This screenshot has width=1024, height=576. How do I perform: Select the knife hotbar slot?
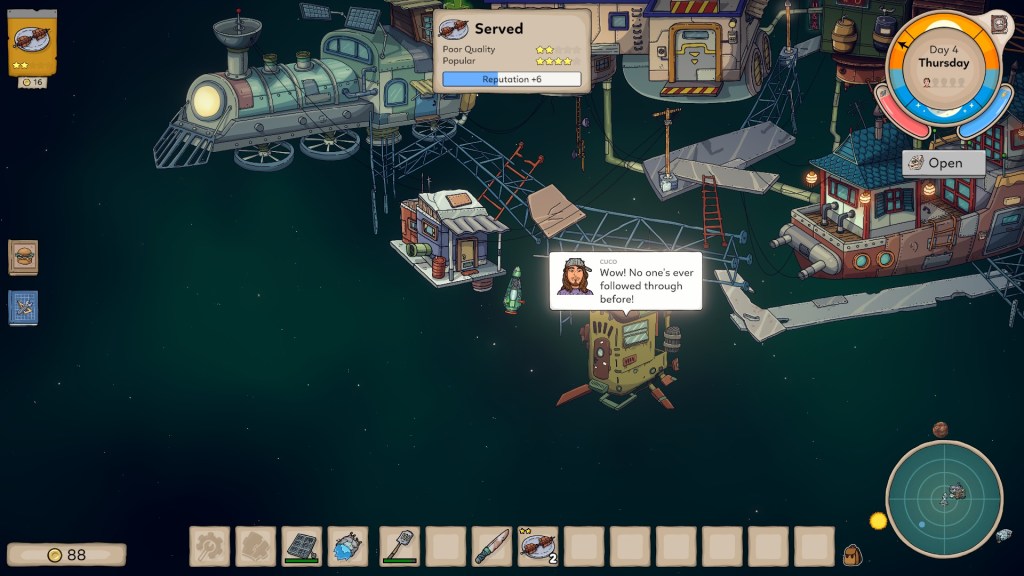pyautogui.click(x=492, y=546)
